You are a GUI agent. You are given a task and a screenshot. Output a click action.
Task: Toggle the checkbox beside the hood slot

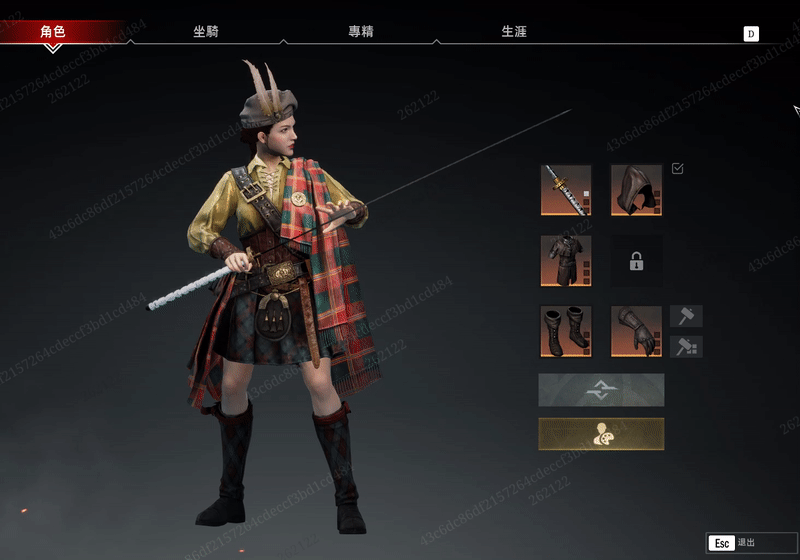[678, 169]
